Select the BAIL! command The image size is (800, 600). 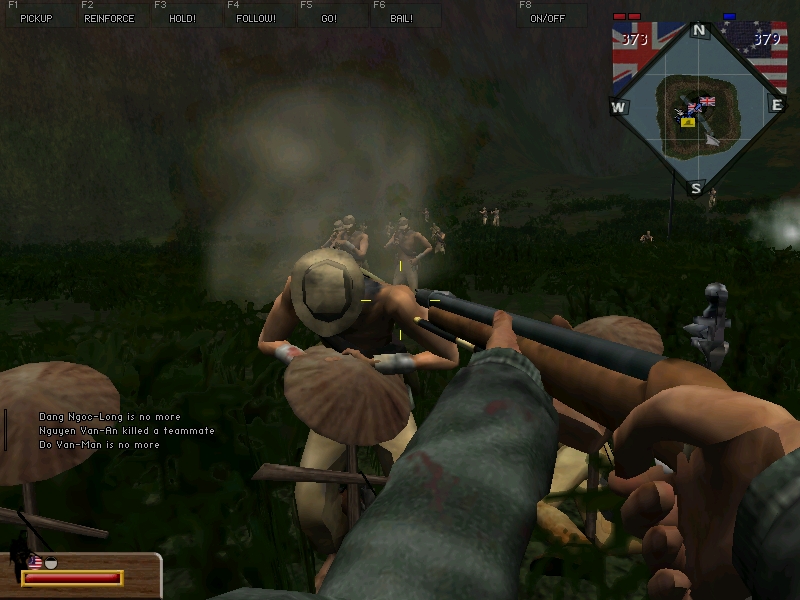point(402,18)
